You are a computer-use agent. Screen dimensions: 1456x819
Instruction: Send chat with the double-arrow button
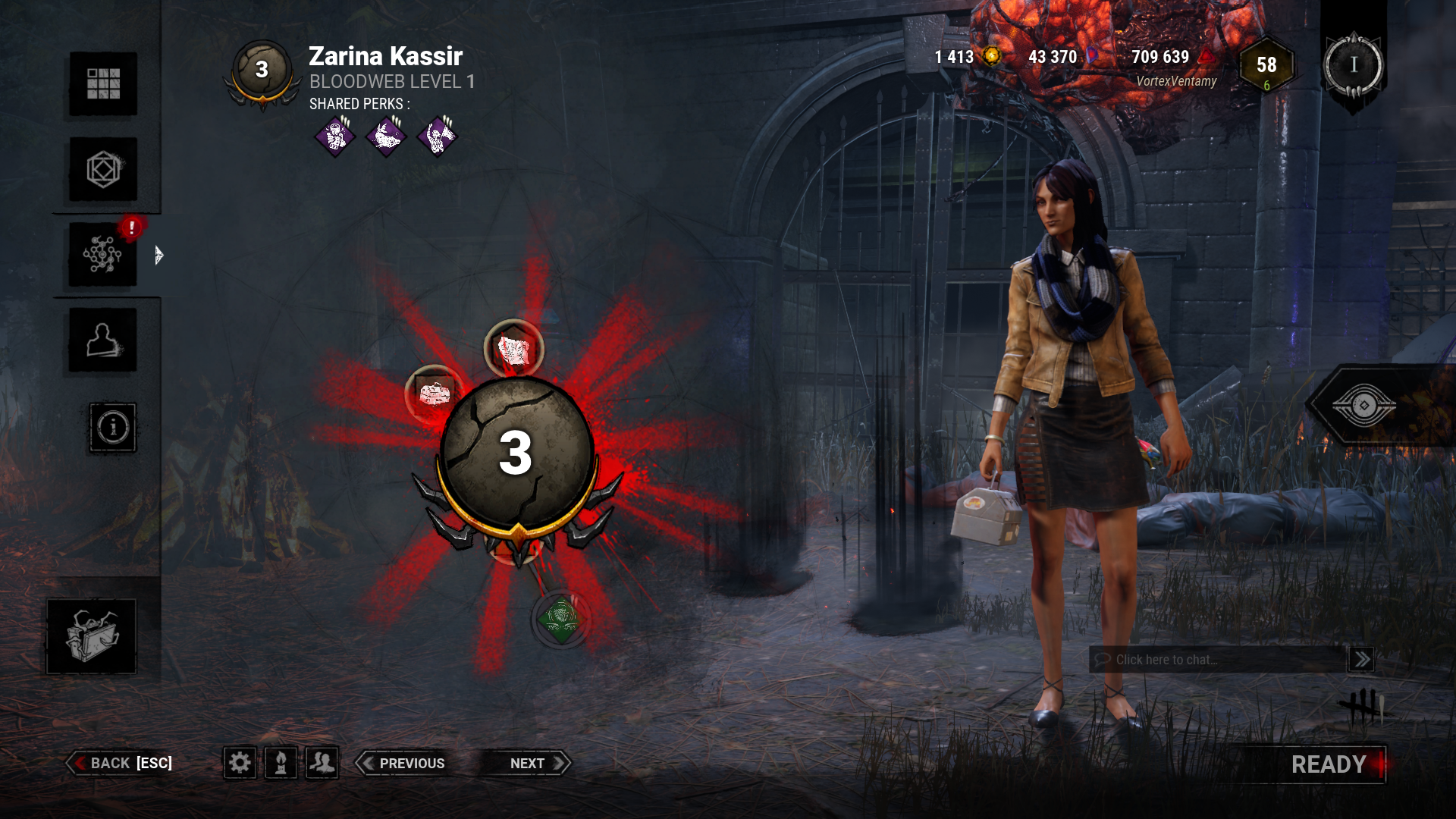tap(1361, 660)
